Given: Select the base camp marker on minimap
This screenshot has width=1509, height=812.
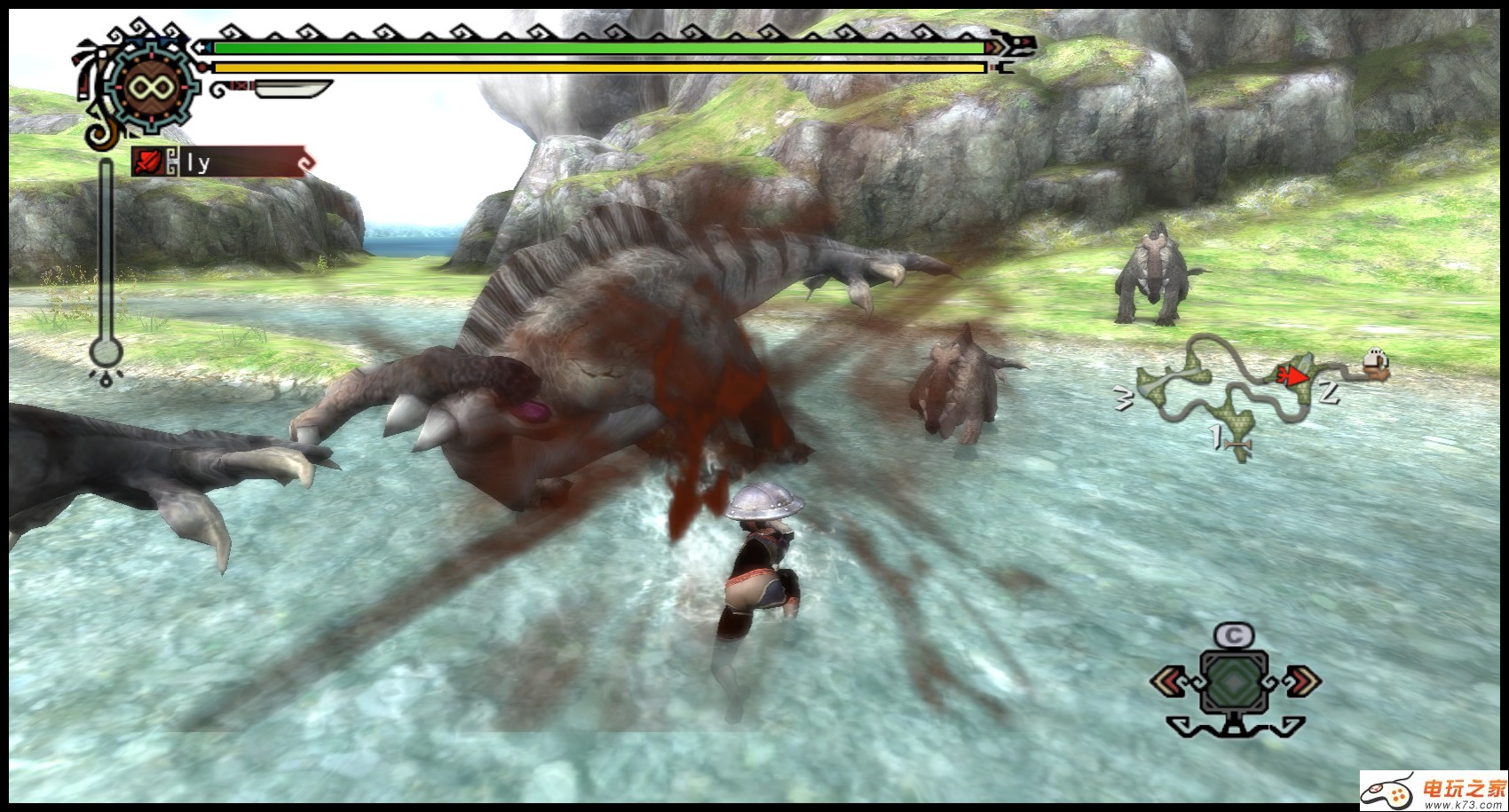Looking at the screenshot, I should click(1375, 364).
